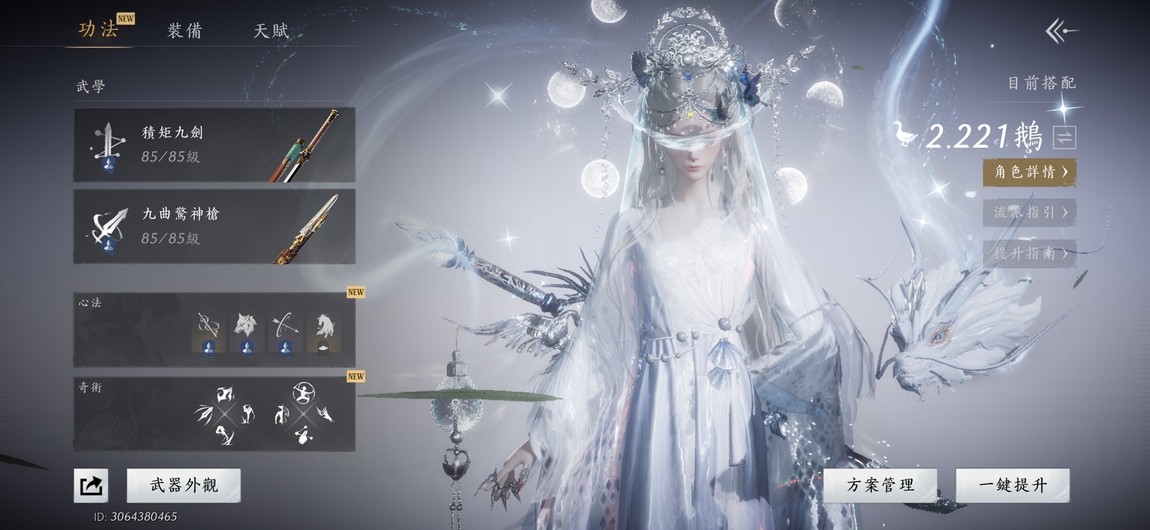Image resolution: width=1150 pixels, height=530 pixels.
Task: Open the 流派指引 guide
Action: coord(1029,212)
